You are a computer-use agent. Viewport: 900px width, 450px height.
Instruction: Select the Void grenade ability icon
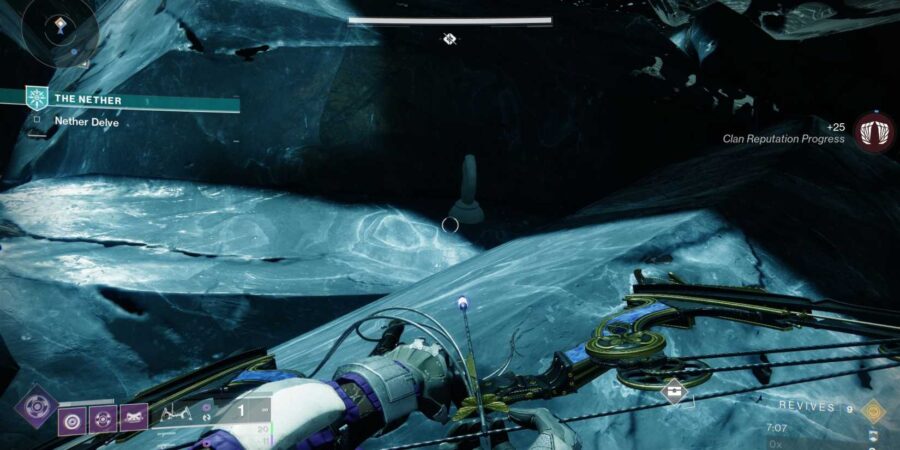click(73, 417)
